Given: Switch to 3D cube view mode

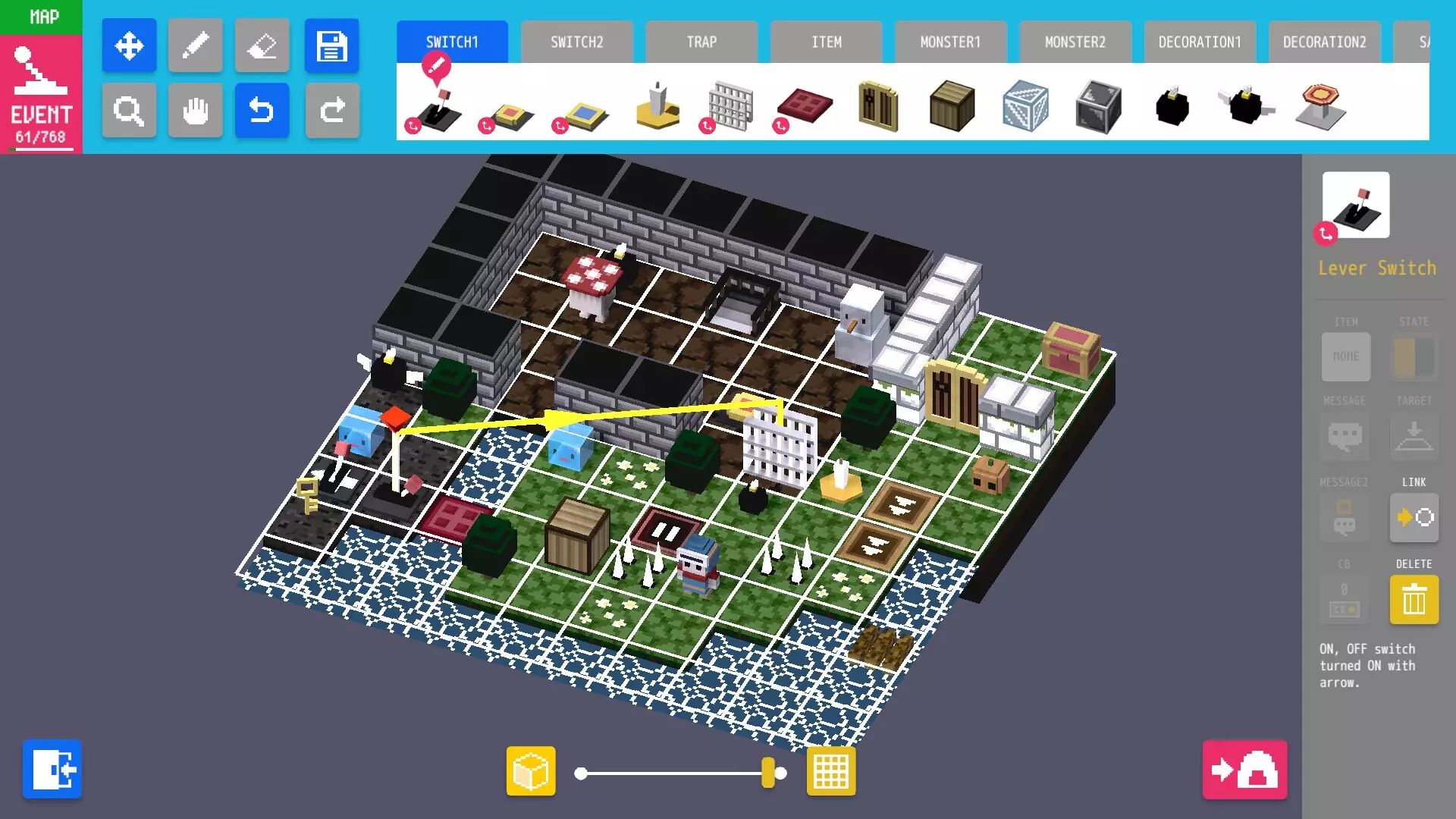Looking at the screenshot, I should (x=531, y=770).
